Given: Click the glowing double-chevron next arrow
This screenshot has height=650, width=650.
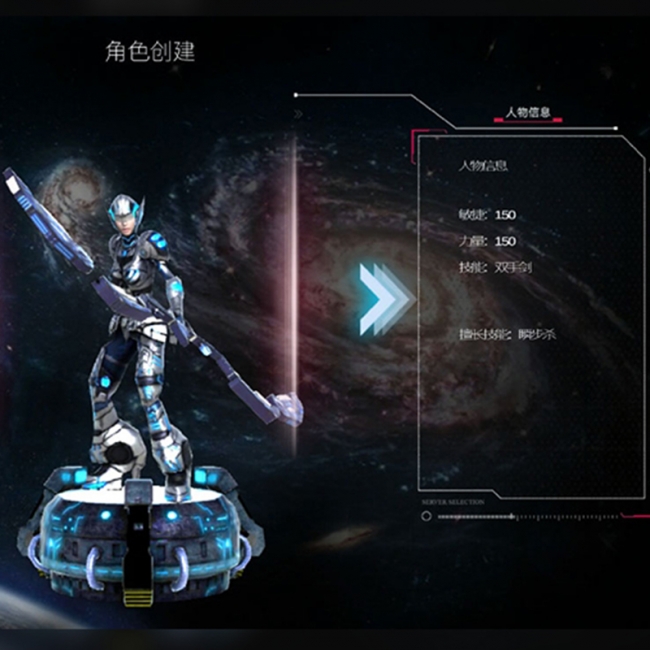Looking at the screenshot, I should click(x=385, y=299).
